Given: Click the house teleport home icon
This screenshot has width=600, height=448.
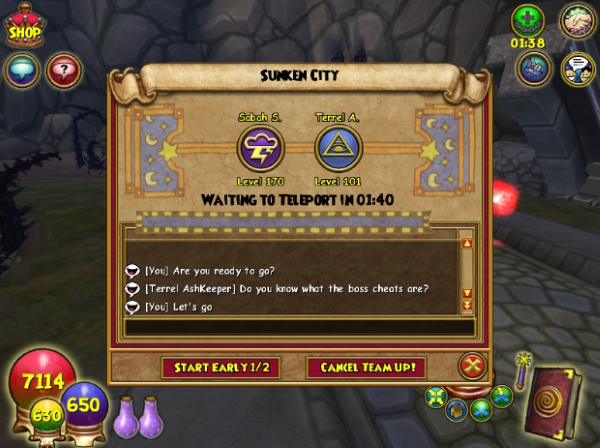Looking at the screenshot, I should [458, 409].
